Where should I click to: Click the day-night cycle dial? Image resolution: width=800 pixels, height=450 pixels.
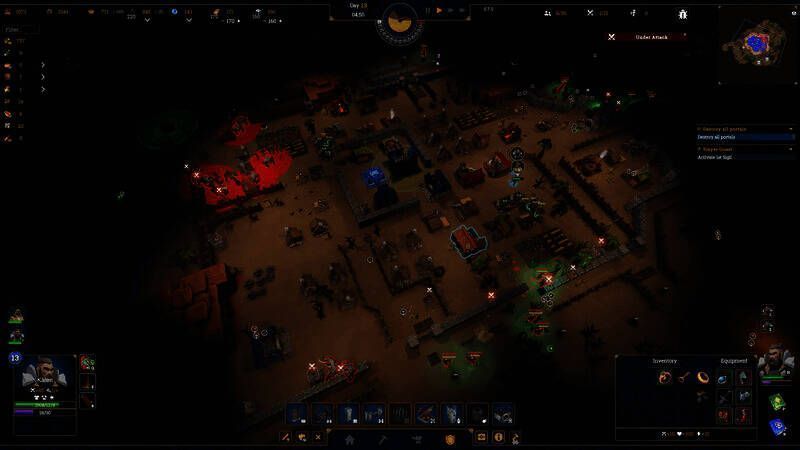[x=399, y=22]
